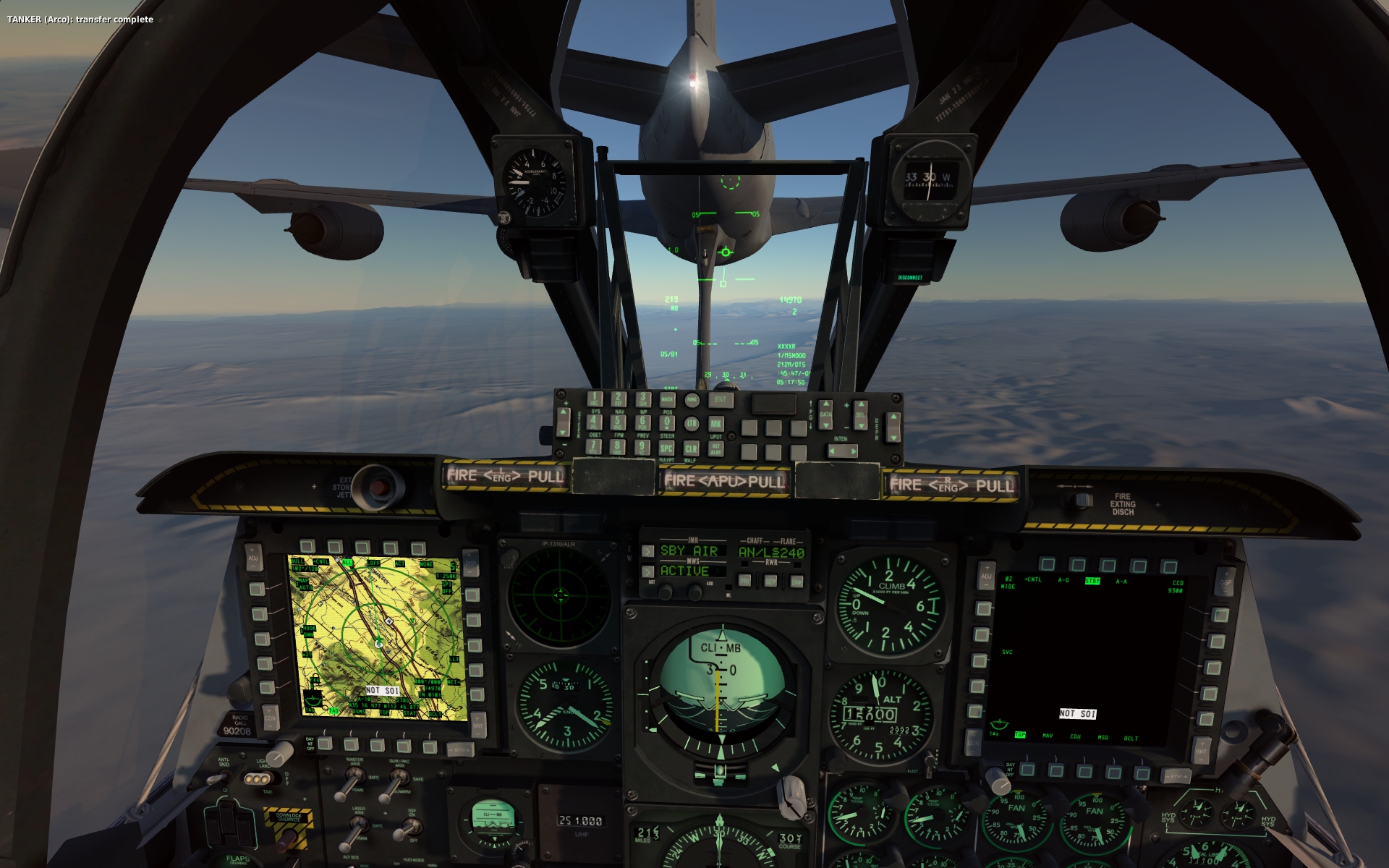This screenshot has width=1389, height=868.
Task: Switch GUN/PAC ARM to SAFE
Action: [399, 777]
